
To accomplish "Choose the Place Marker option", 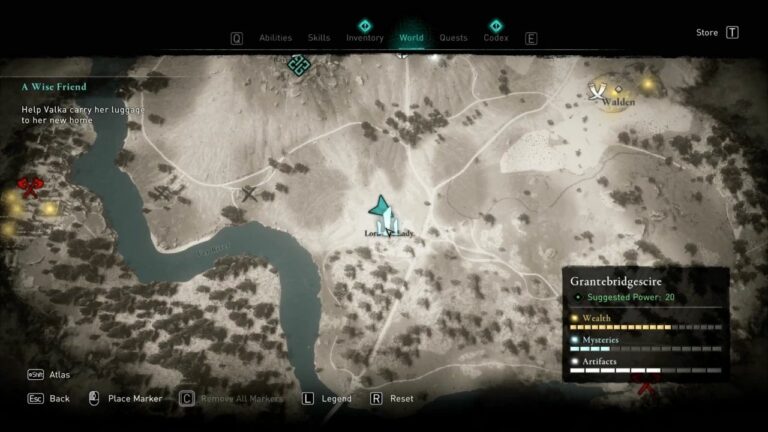I will (x=134, y=398).
